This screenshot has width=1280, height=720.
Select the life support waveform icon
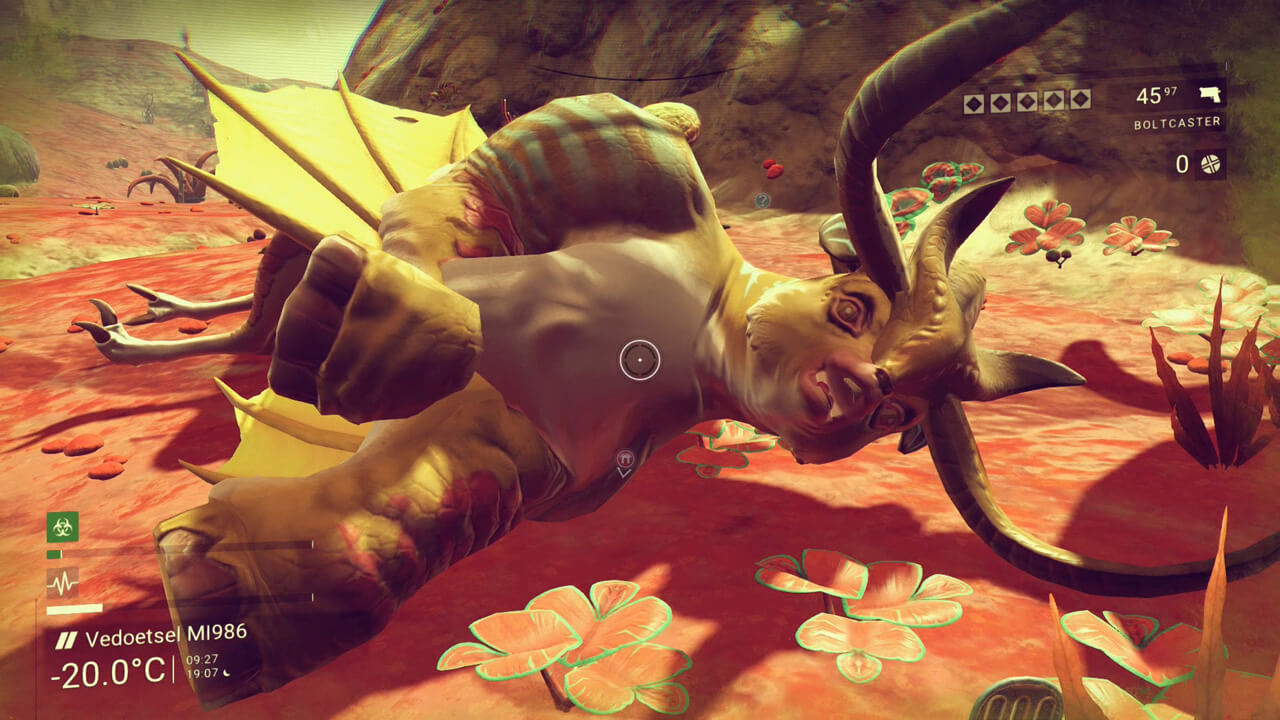click(62, 582)
